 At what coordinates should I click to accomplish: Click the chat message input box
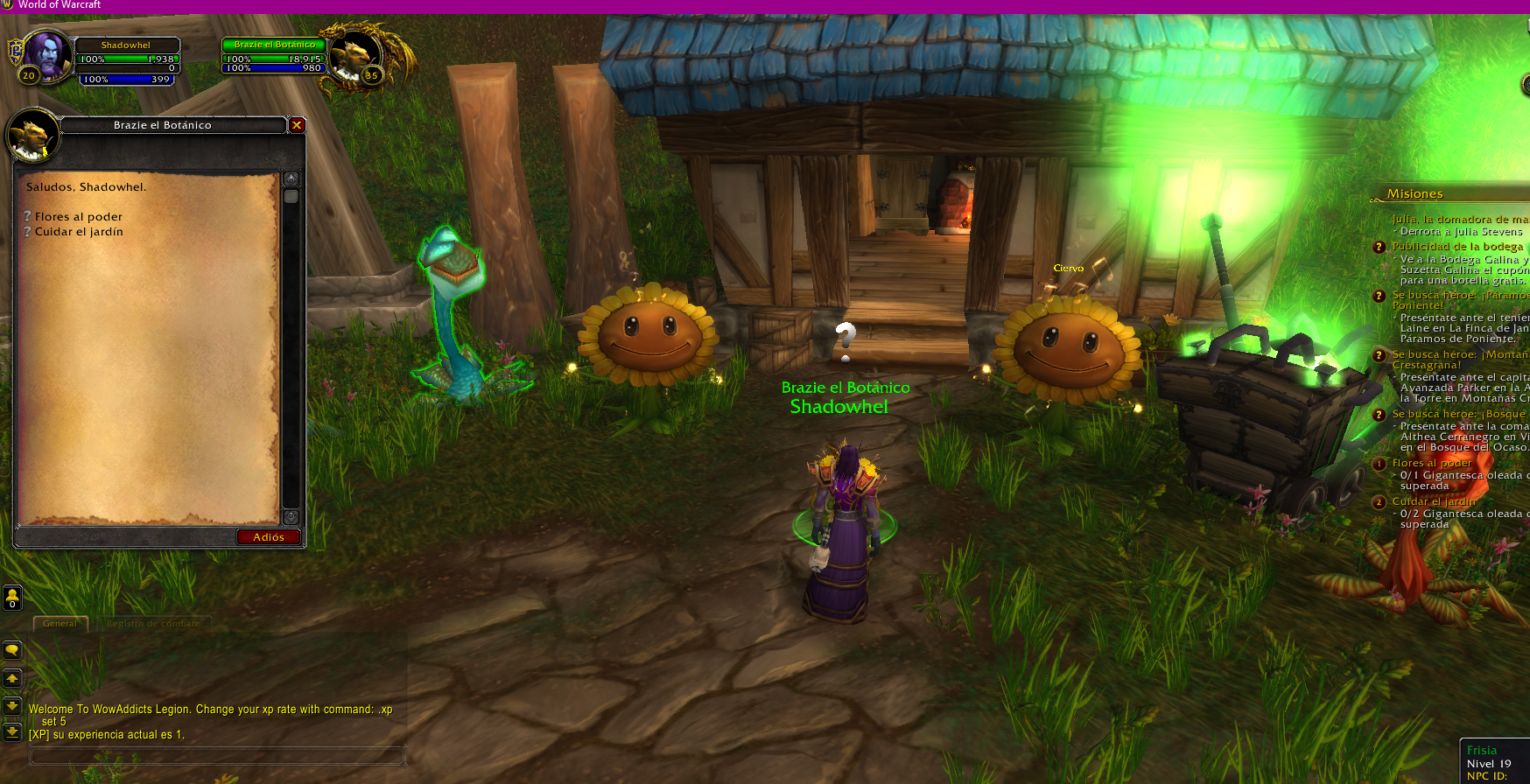tap(217, 756)
